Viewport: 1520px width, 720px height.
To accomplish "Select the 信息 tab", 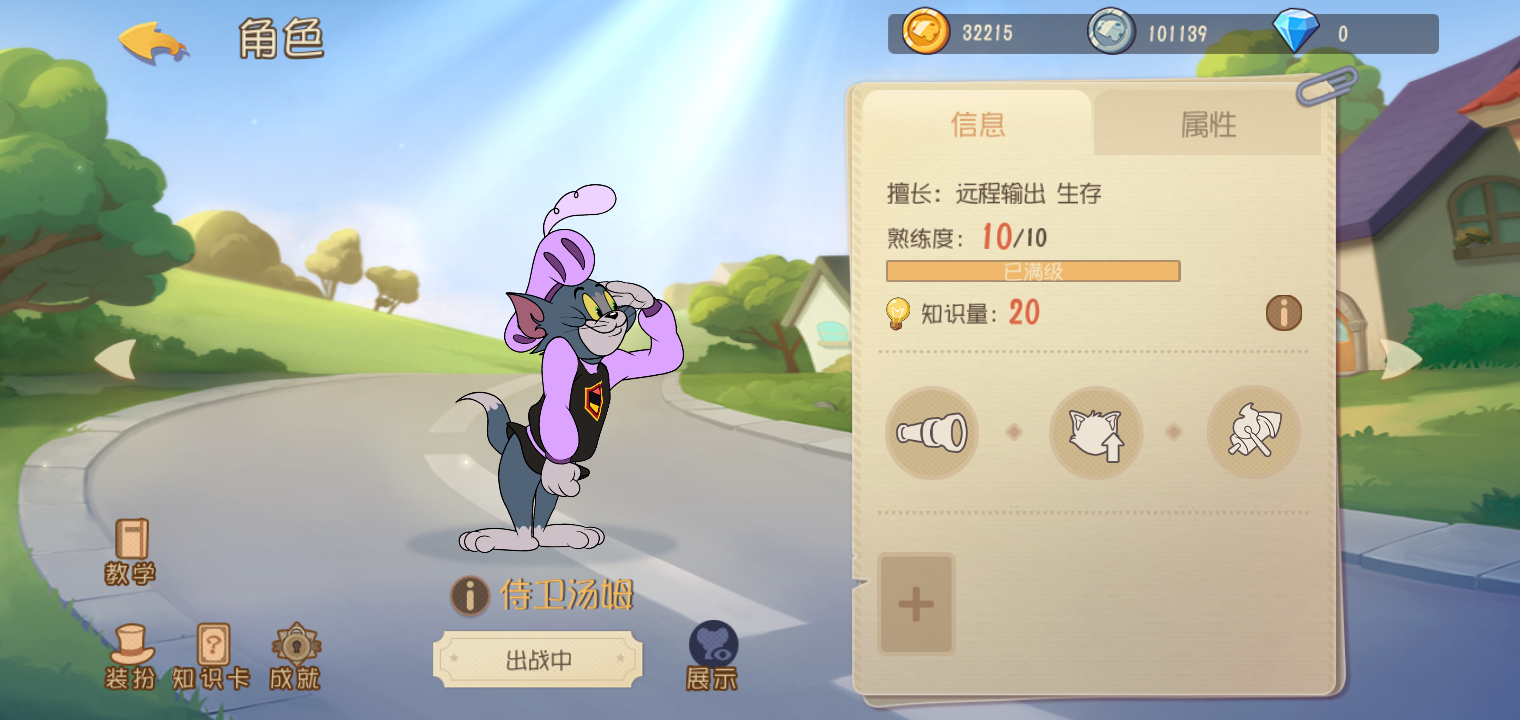I will (x=977, y=124).
